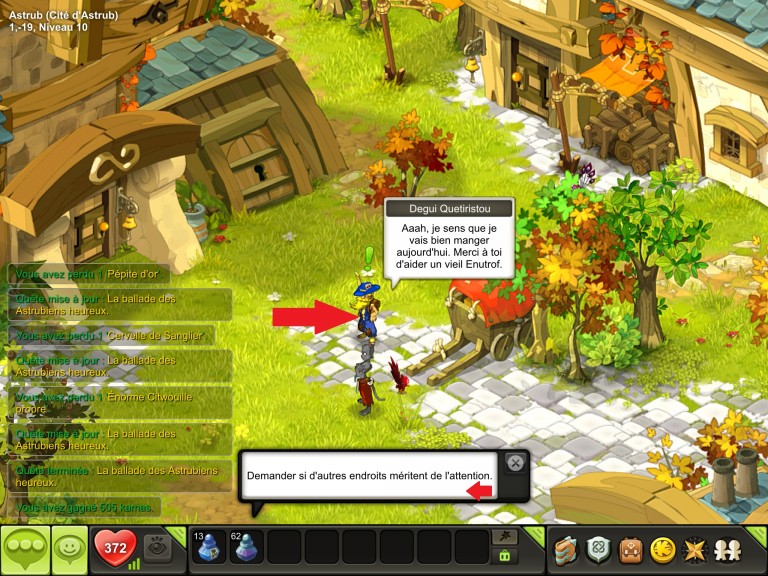768x576 pixels.
Task: Open the smiley emote menu
Action: 68,549
